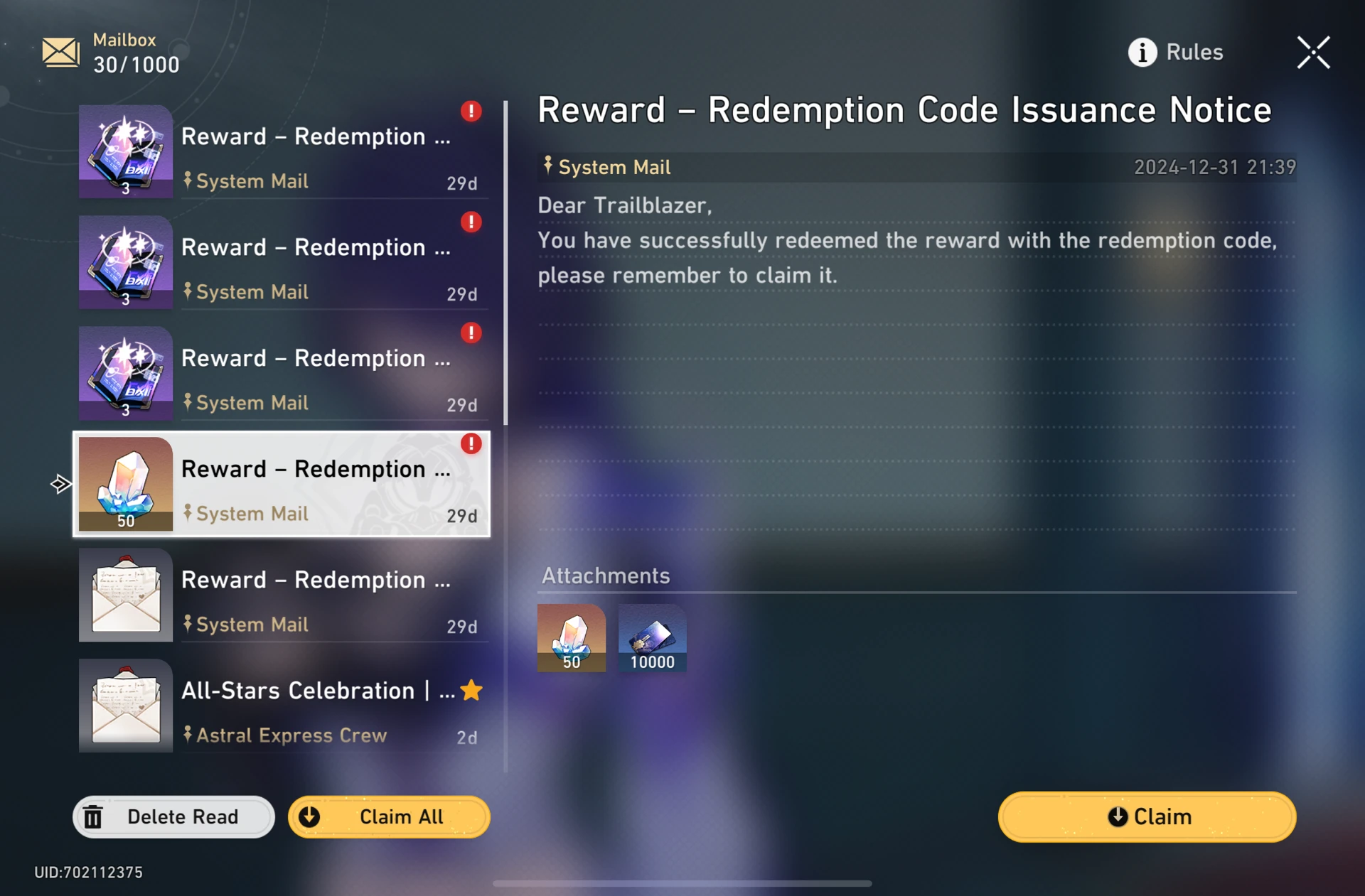The height and width of the screenshot is (896, 1365).
Task: Select the Stellar Jade attachment with 50 count
Action: [572, 637]
